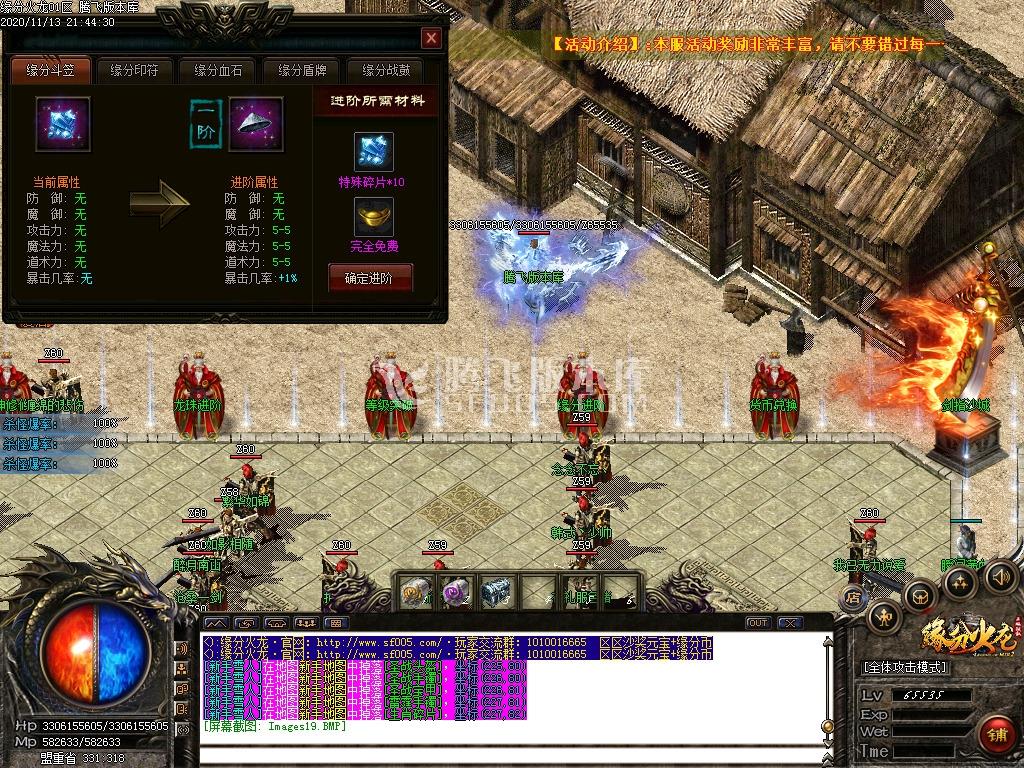
Task: Click the gold ingot cost icon
Action: pyautogui.click(x=374, y=216)
